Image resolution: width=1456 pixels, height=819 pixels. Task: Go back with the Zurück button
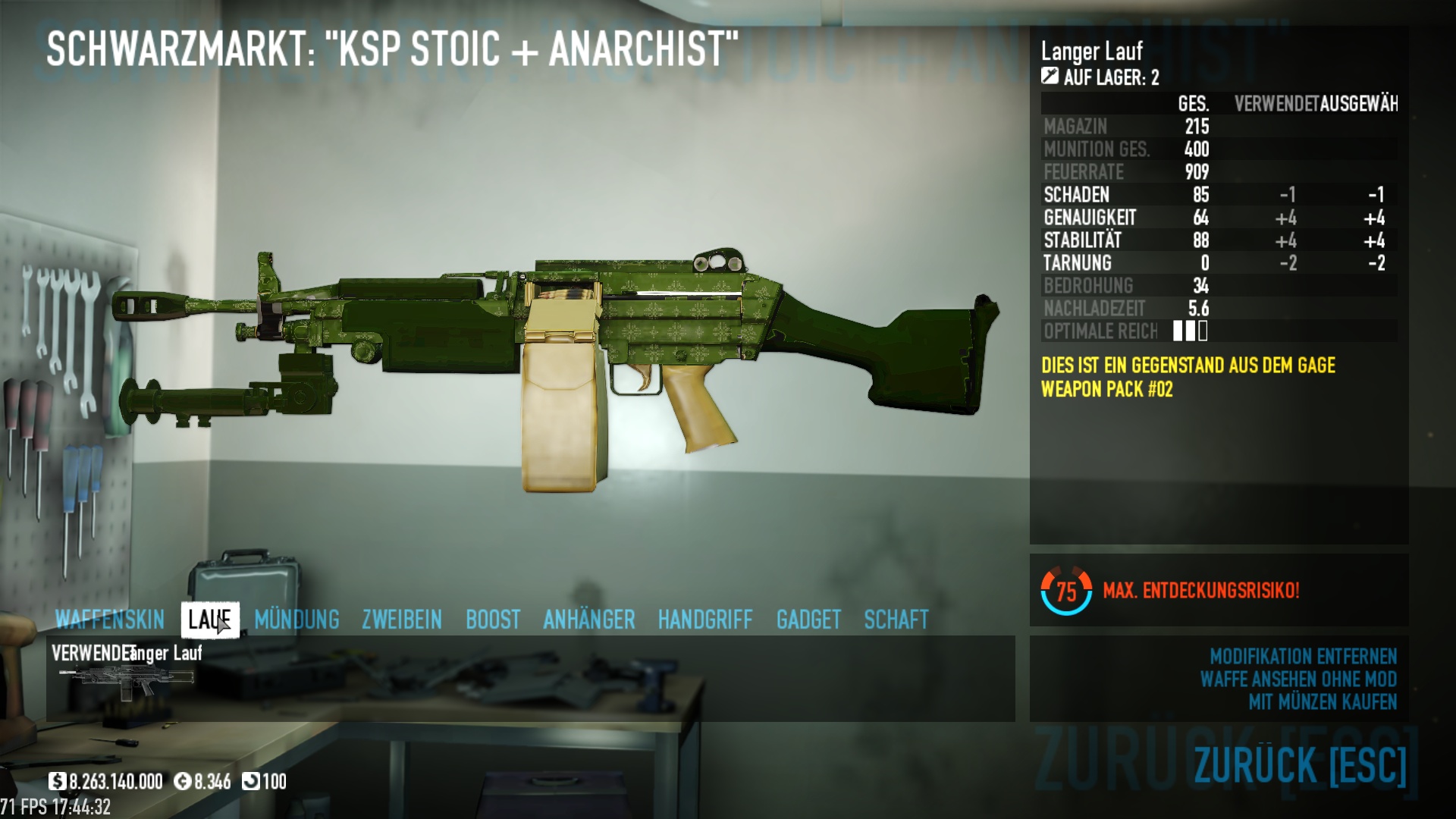click(x=1300, y=764)
